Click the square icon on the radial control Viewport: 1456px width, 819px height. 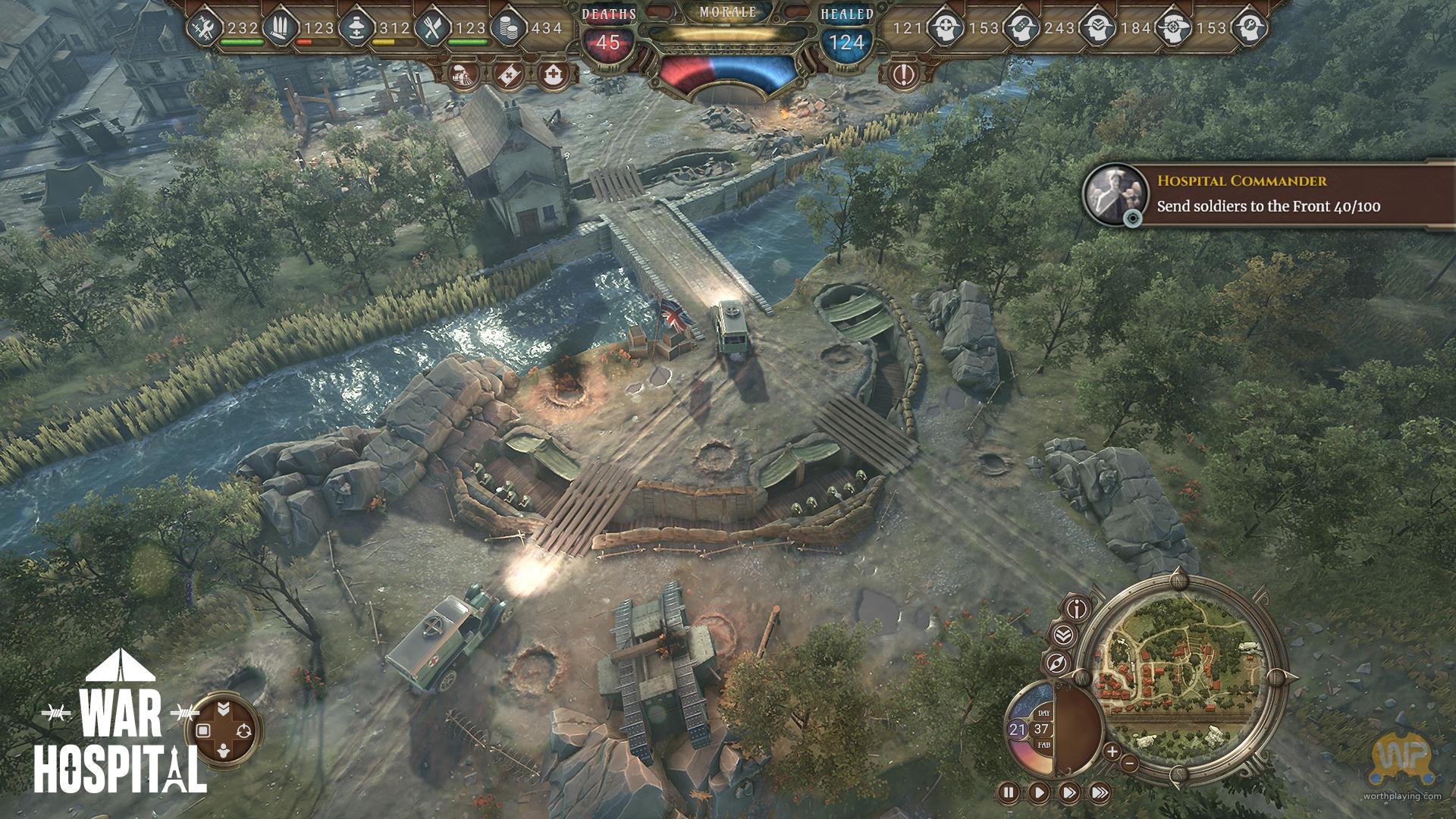[202, 730]
